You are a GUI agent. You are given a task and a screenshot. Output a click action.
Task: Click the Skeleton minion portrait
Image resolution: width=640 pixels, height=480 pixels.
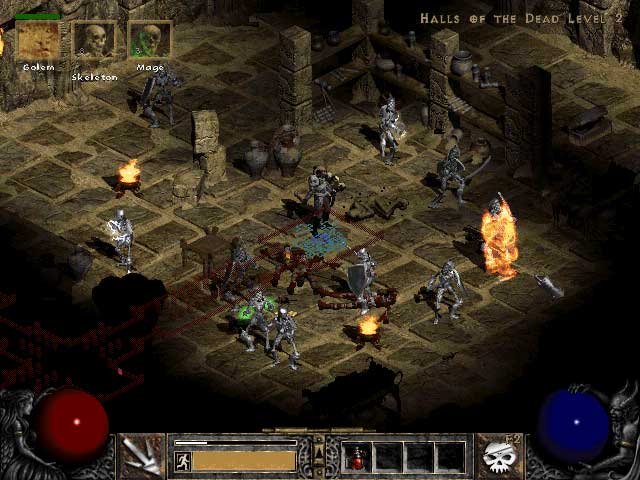pos(94,41)
